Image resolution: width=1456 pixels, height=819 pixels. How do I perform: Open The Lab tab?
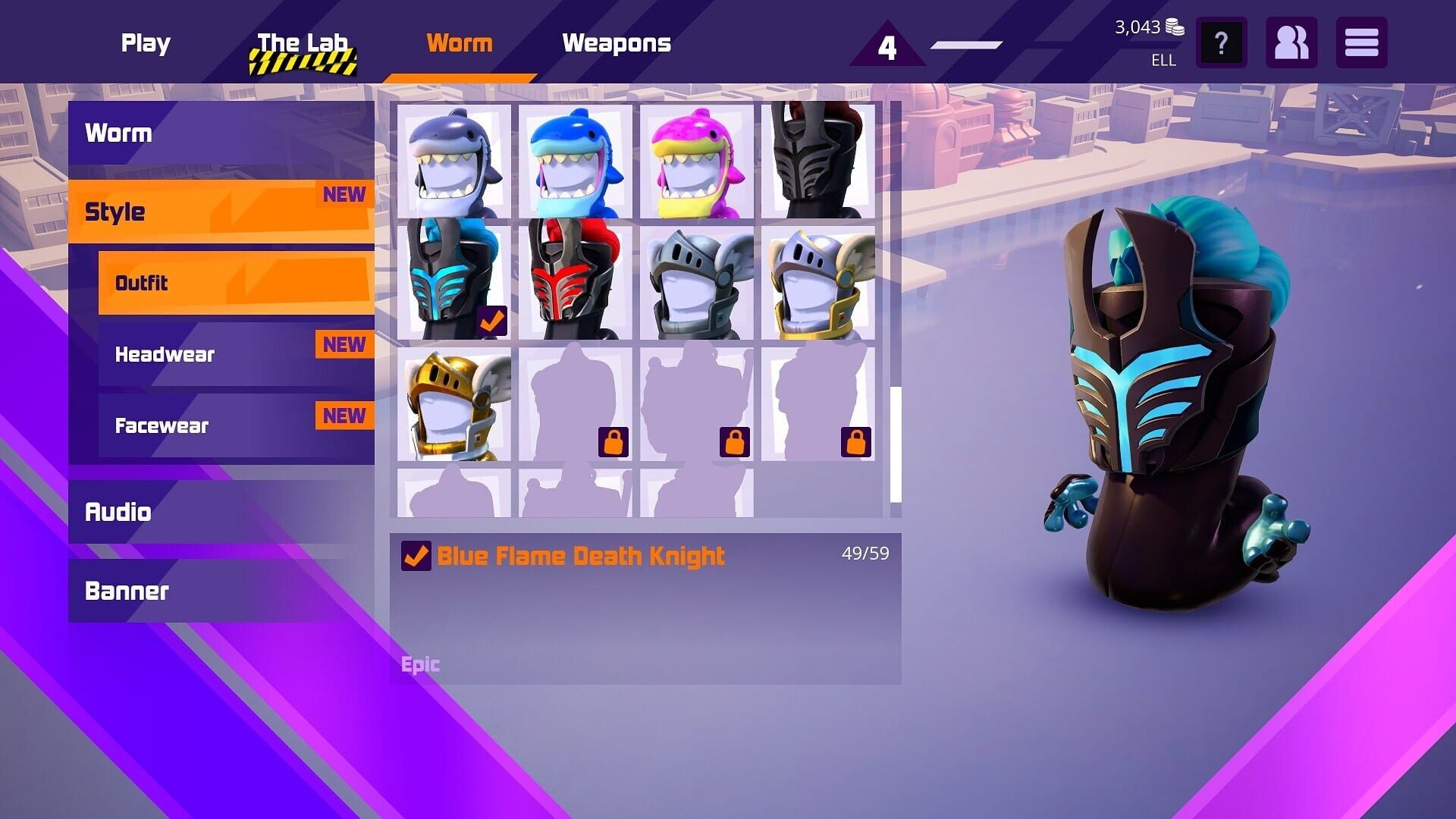(303, 43)
